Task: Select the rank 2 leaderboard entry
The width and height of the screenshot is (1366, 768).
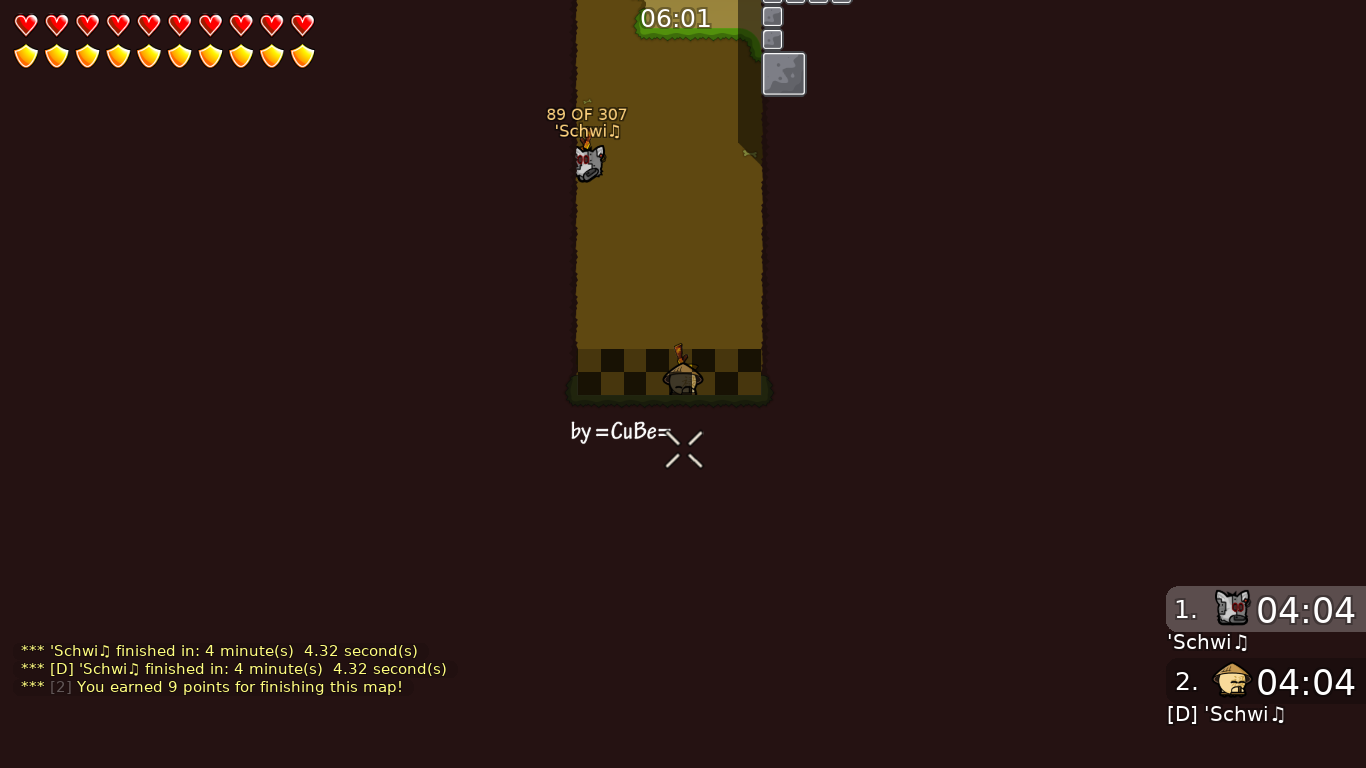Action: point(1265,682)
